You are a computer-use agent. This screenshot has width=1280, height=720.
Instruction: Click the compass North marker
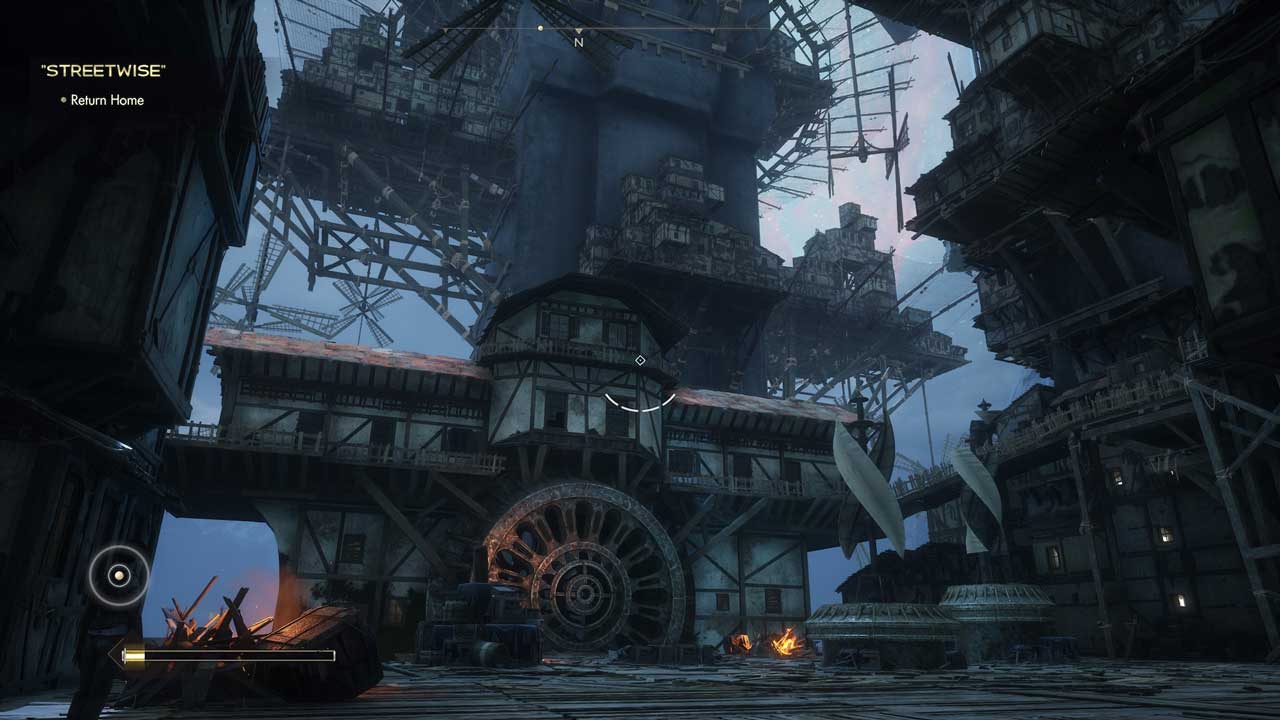(x=578, y=42)
